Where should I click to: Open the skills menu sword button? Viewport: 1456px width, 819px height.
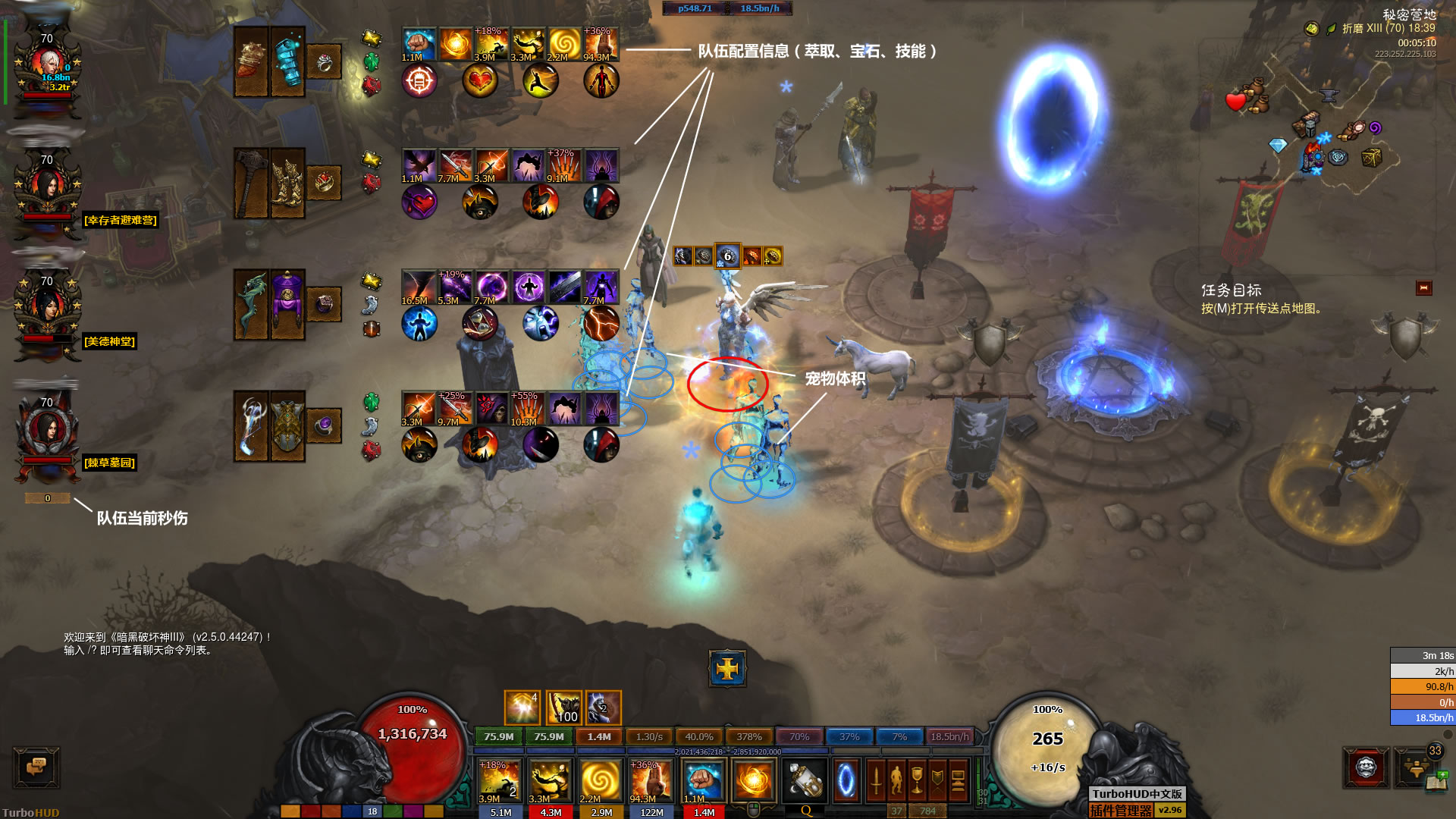pyautogui.click(x=876, y=781)
